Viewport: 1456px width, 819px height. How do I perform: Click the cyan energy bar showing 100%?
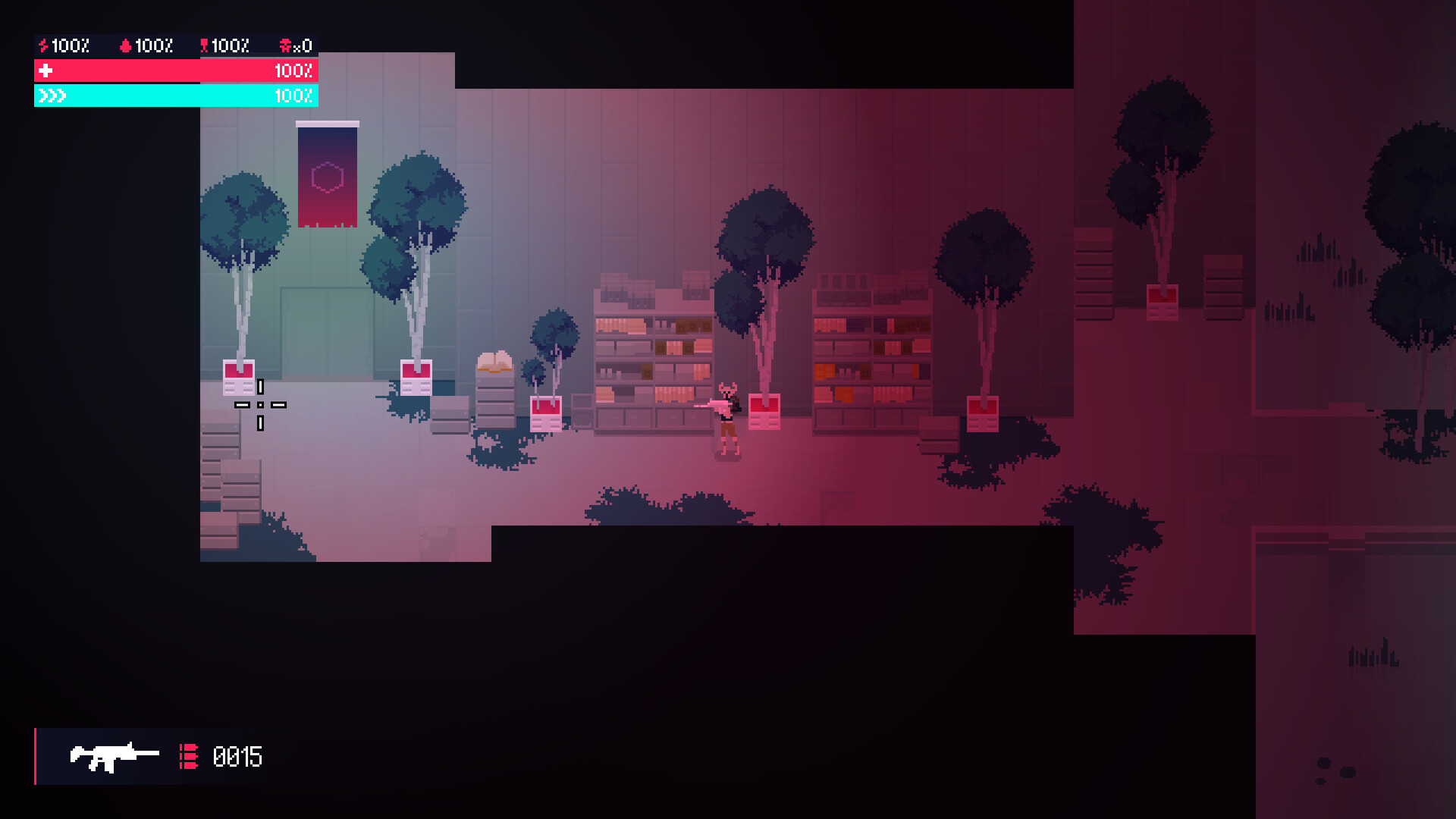[x=174, y=96]
